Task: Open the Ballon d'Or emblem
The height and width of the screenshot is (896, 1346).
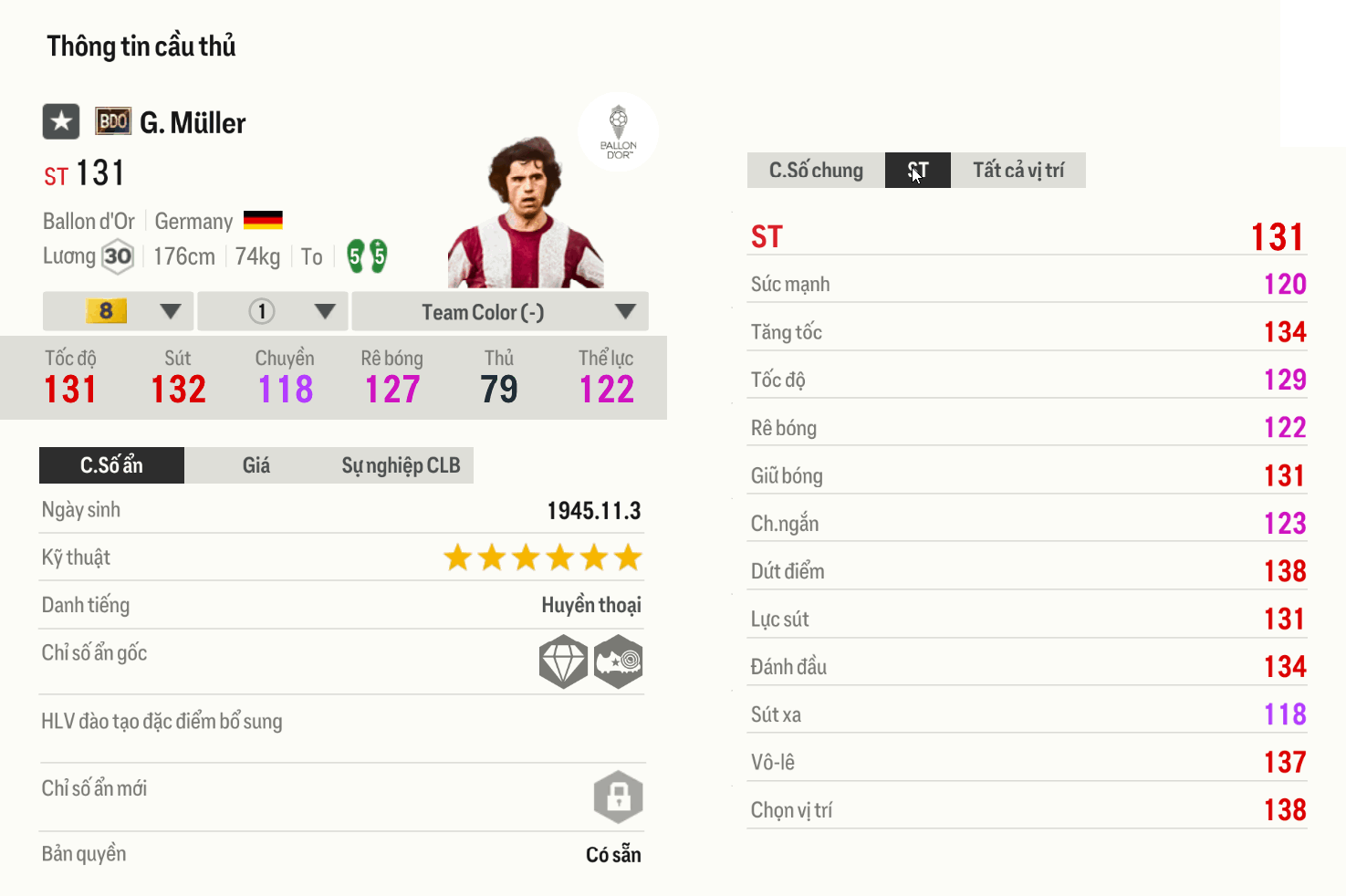Action: coord(619,132)
